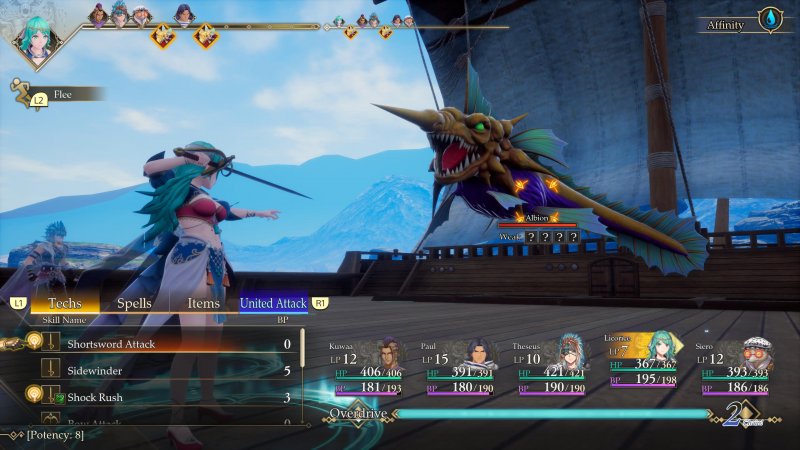Select Kuwaa's party status panel
Screen dimensions: 800x450
point(370,367)
